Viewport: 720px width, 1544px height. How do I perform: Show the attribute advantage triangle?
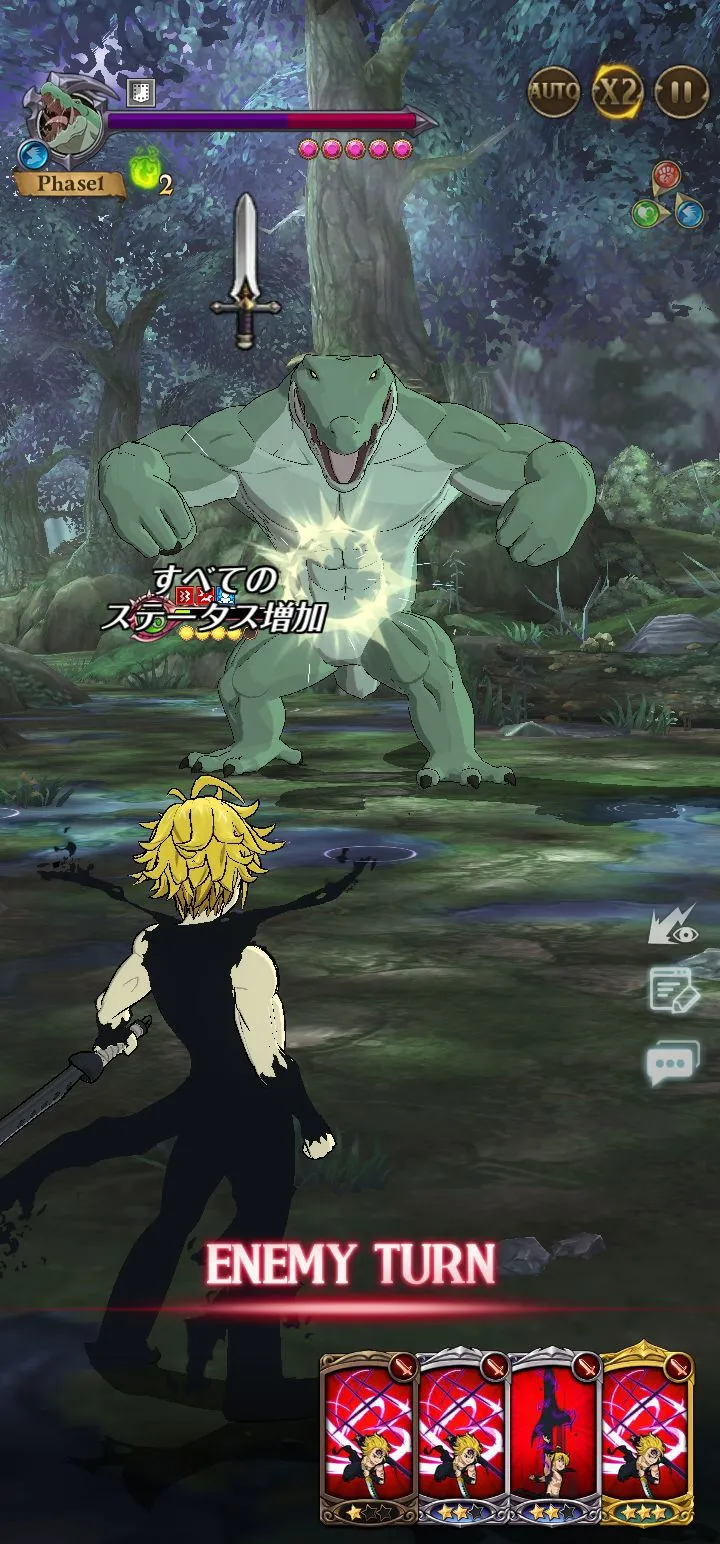tap(668, 196)
